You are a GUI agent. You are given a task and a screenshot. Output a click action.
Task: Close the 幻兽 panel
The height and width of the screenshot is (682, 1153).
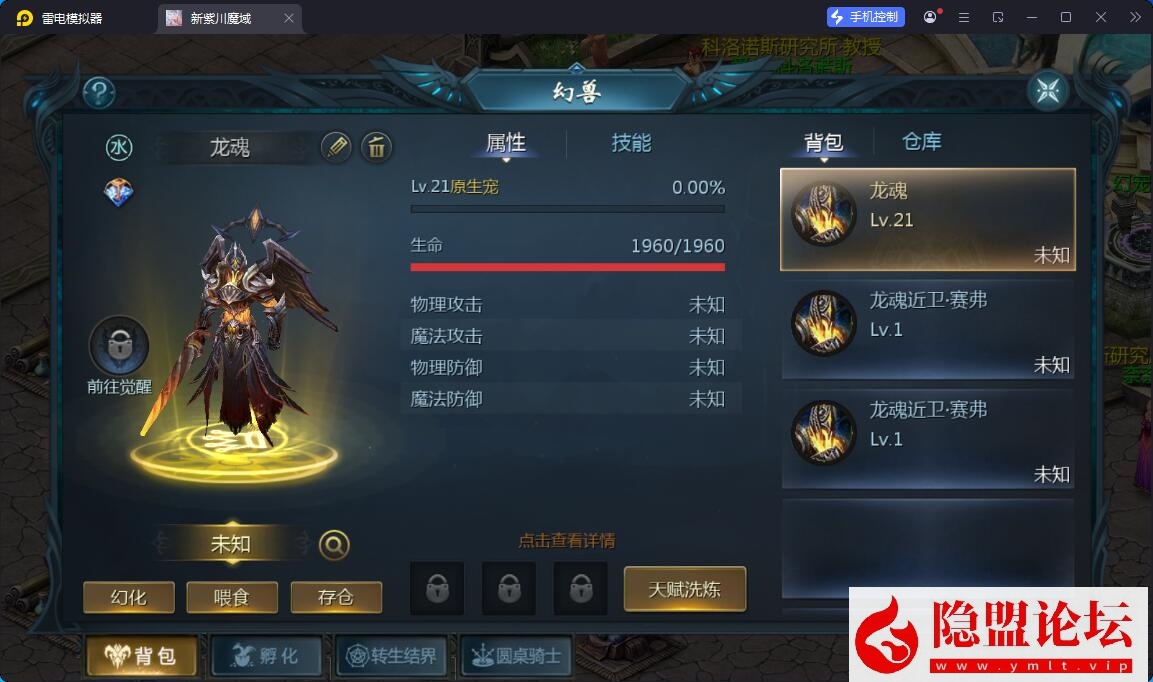pyautogui.click(x=1048, y=91)
